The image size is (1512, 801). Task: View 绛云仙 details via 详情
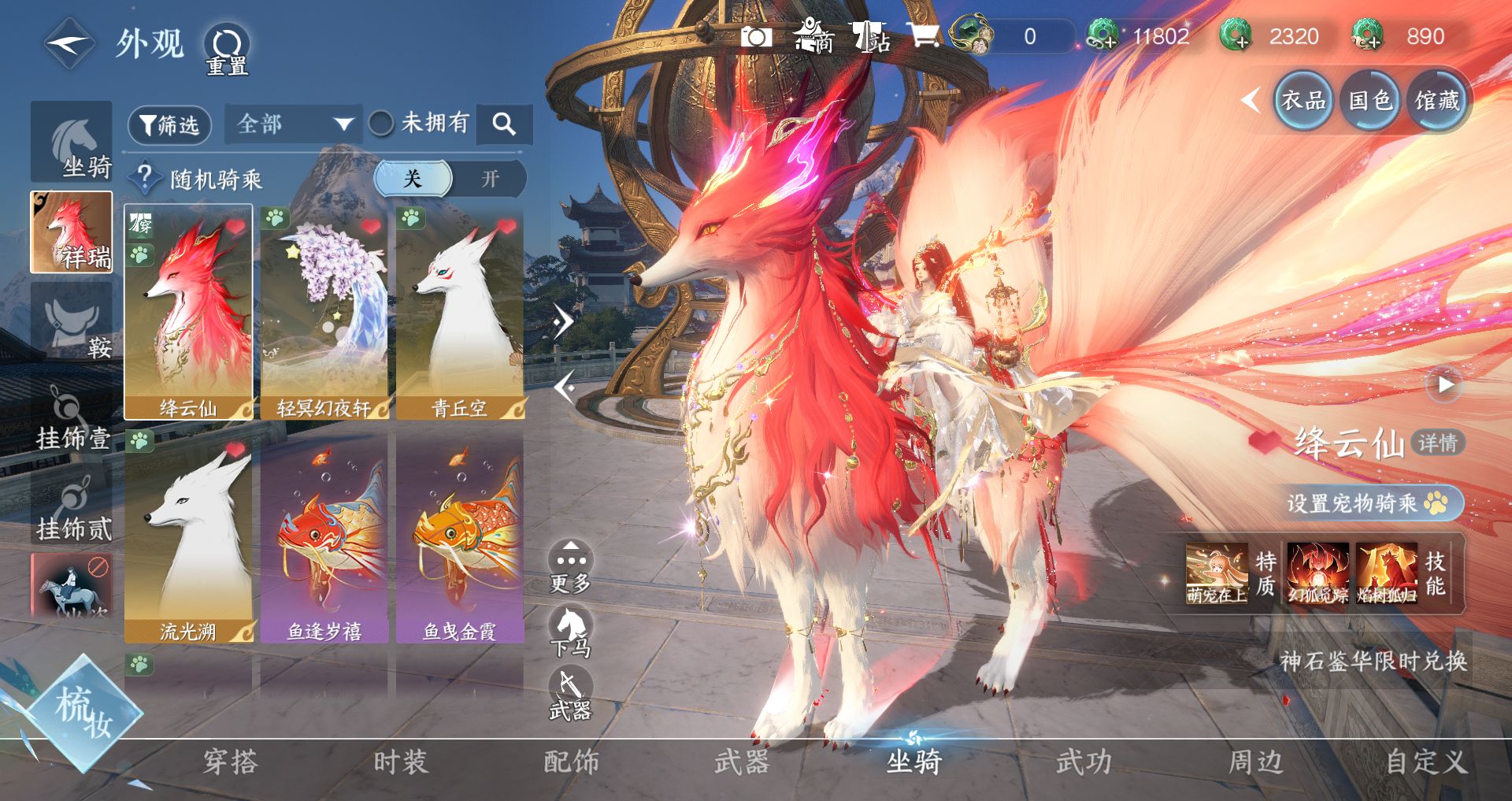[1437, 443]
